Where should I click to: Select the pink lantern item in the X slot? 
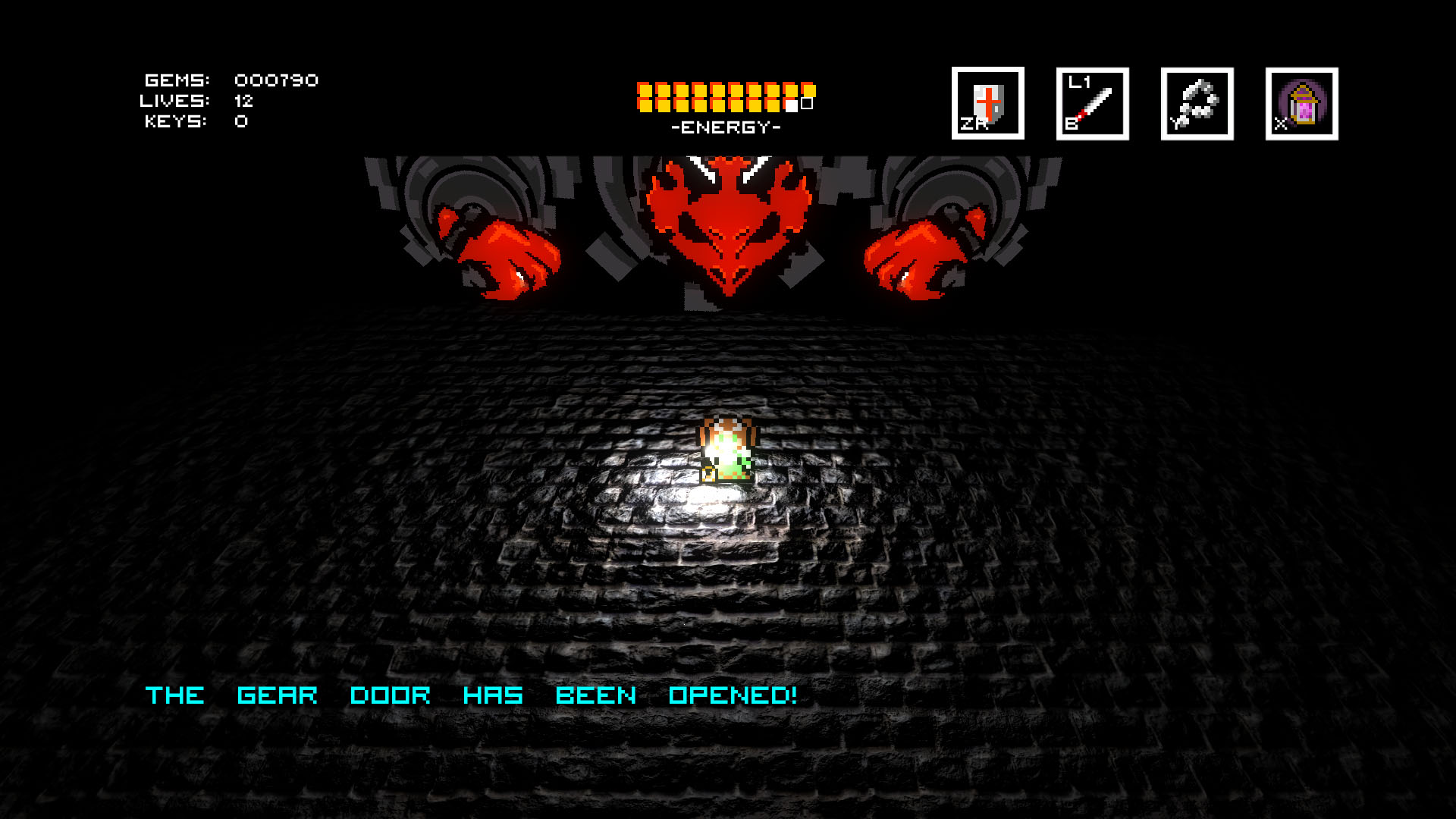[x=1301, y=102]
